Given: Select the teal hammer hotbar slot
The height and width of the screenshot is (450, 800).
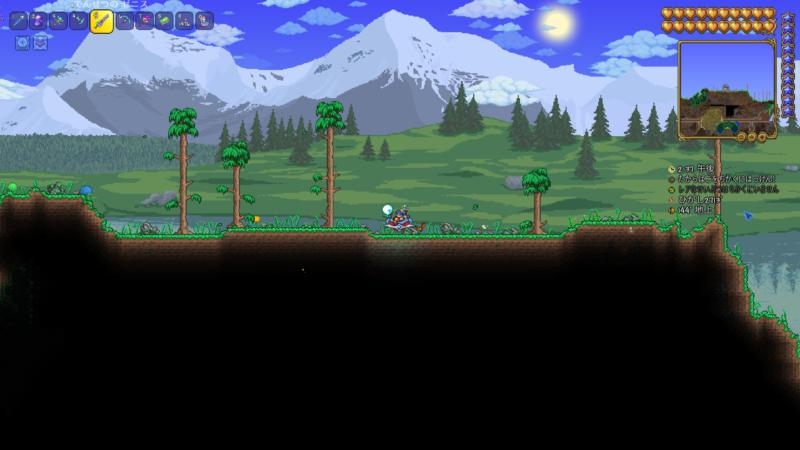Looking at the screenshot, I should 59,20.
